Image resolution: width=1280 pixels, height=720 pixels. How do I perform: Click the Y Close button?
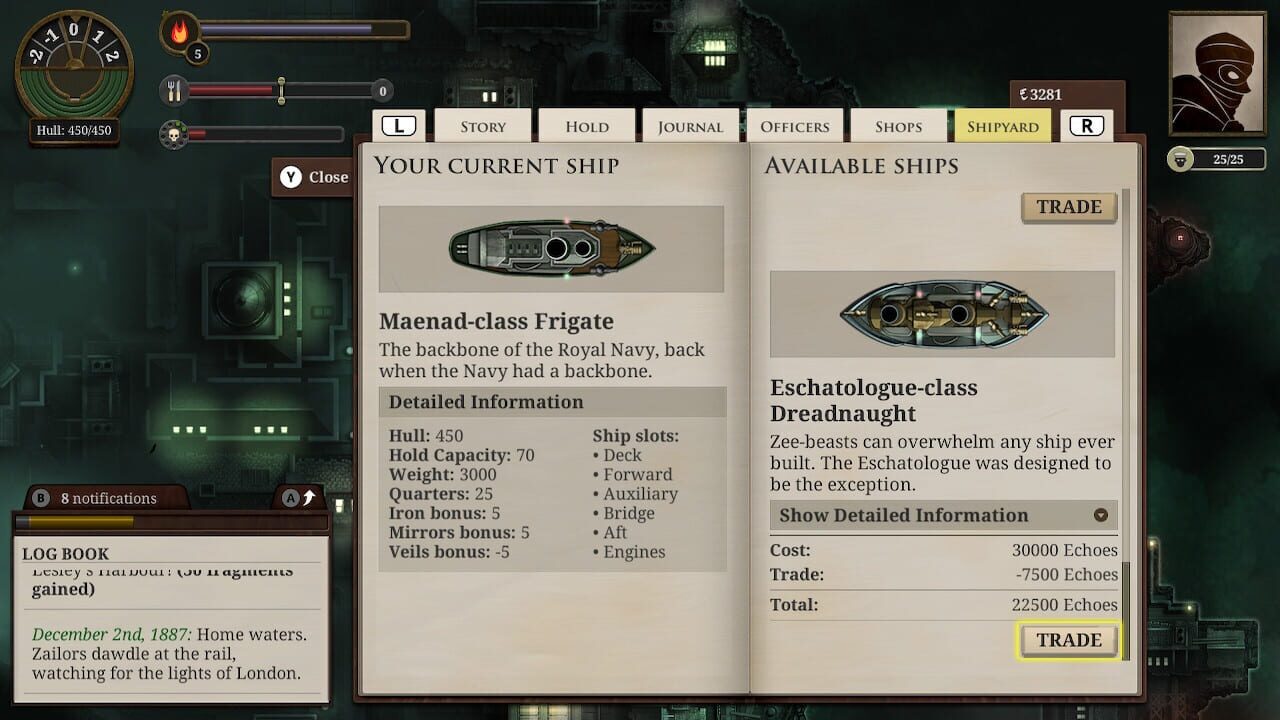[x=314, y=177]
